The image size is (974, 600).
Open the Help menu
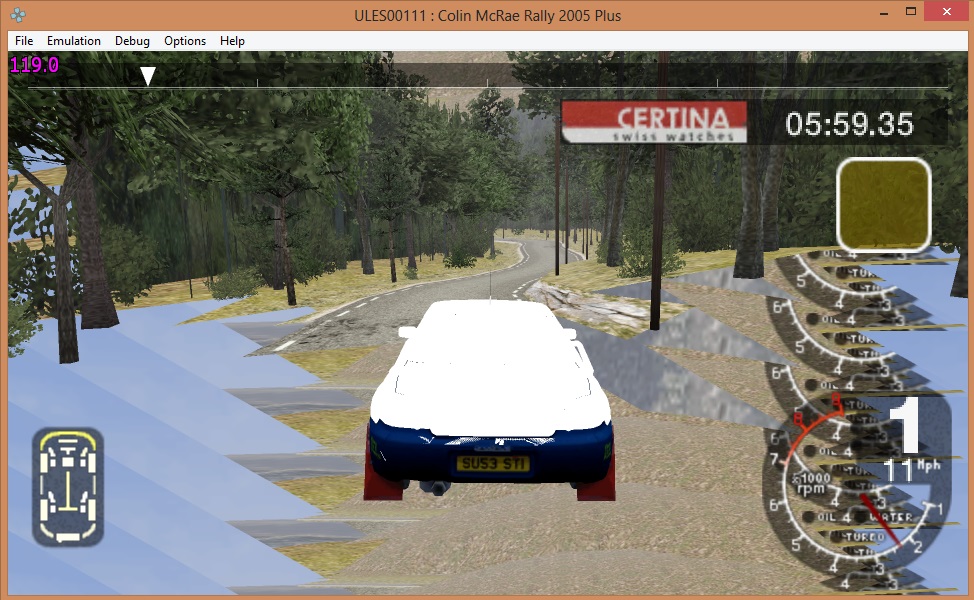tap(232, 41)
